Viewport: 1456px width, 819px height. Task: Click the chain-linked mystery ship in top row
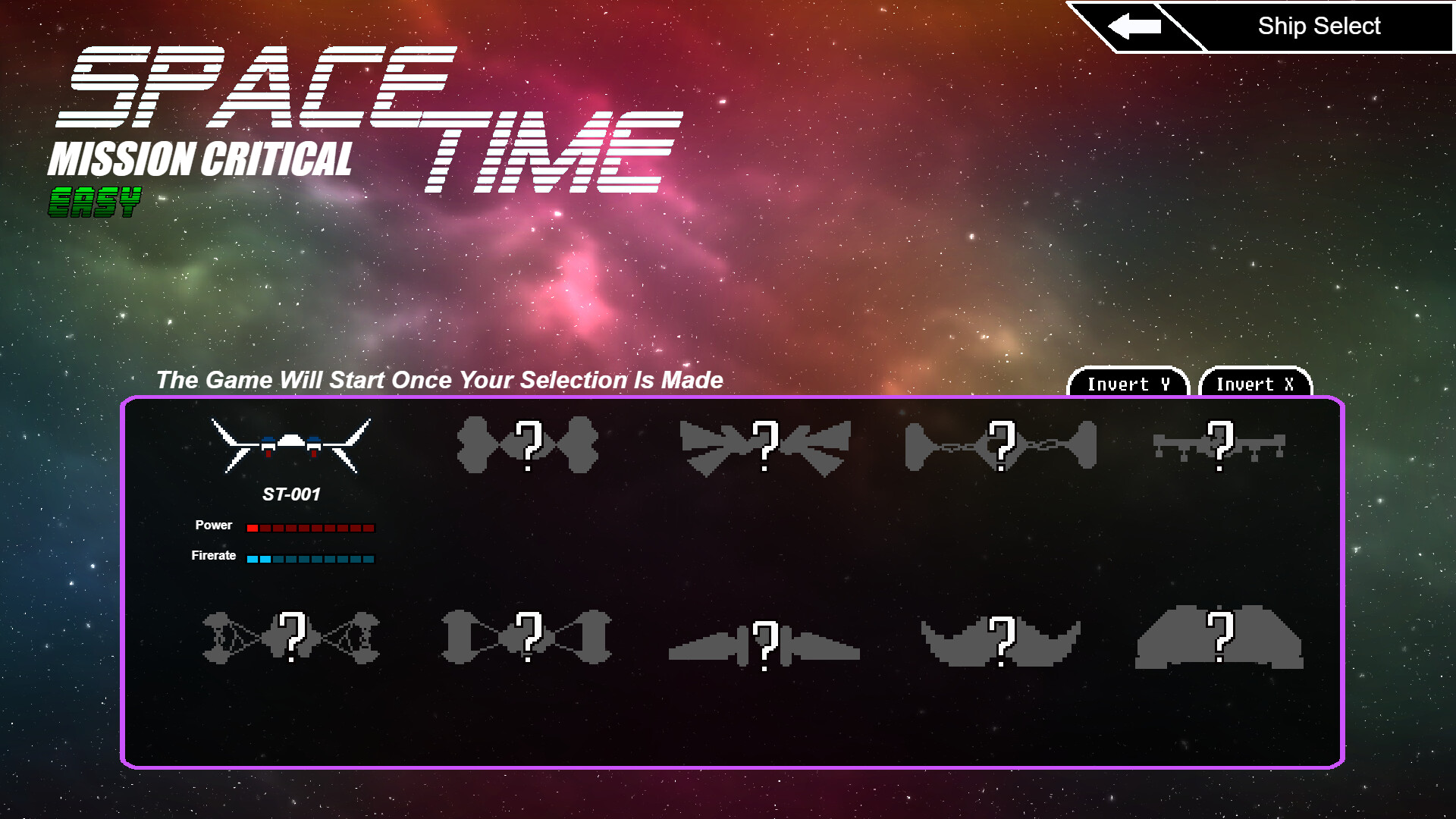1001,446
